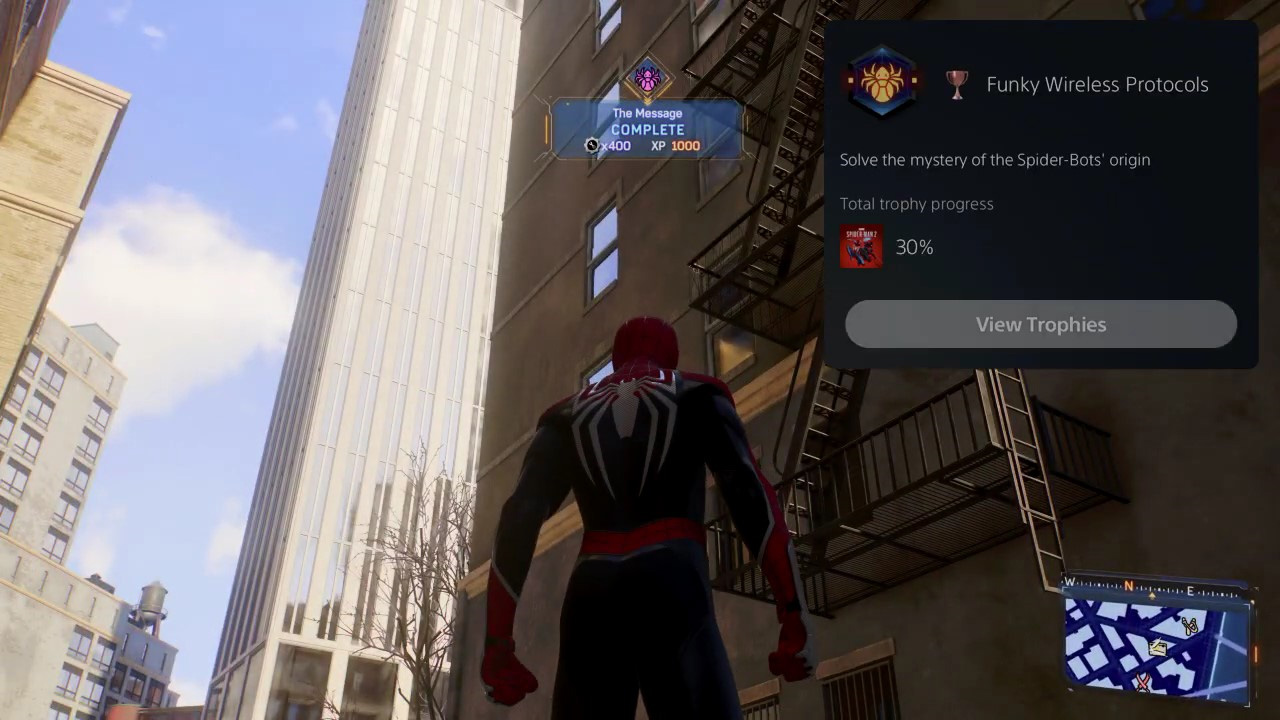Select the bronze trophy icon
This screenshot has width=1280, height=720.
pyautogui.click(x=956, y=85)
